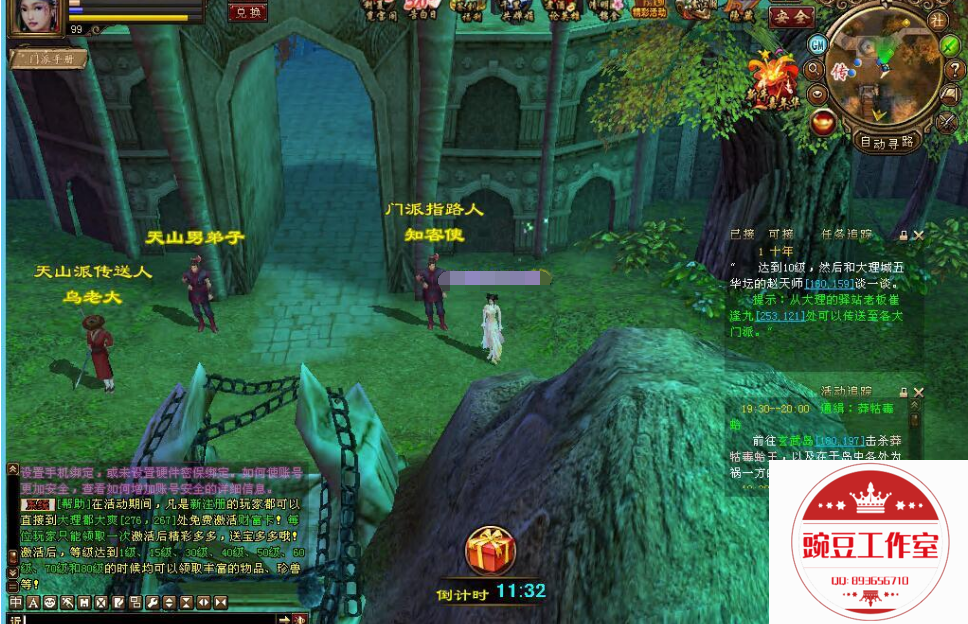The height and width of the screenshot is (624, 968).
Task: Open the 社 community icon
Action: [937, 20]
